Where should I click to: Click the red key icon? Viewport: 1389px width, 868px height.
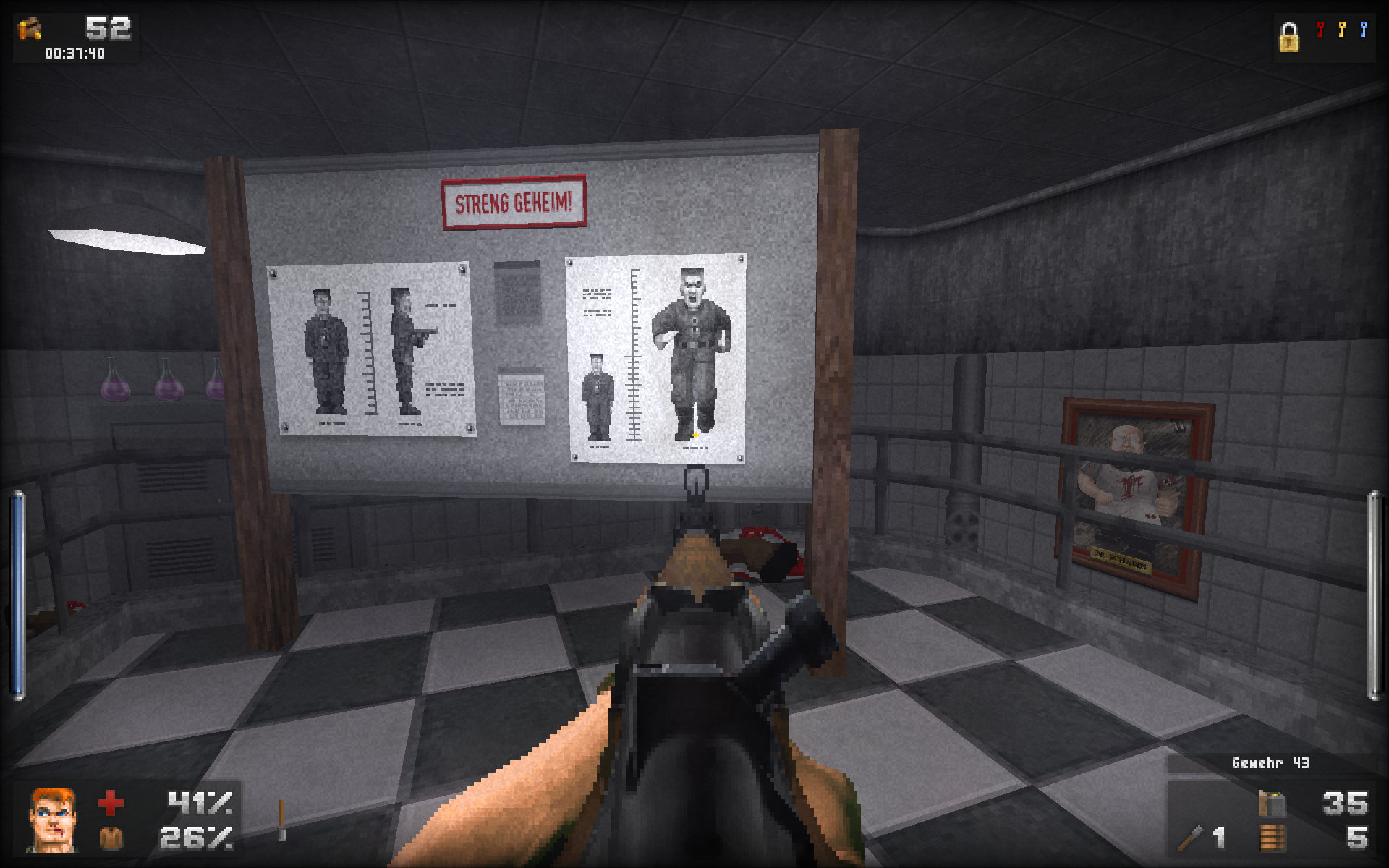(x=1320, y=30)
